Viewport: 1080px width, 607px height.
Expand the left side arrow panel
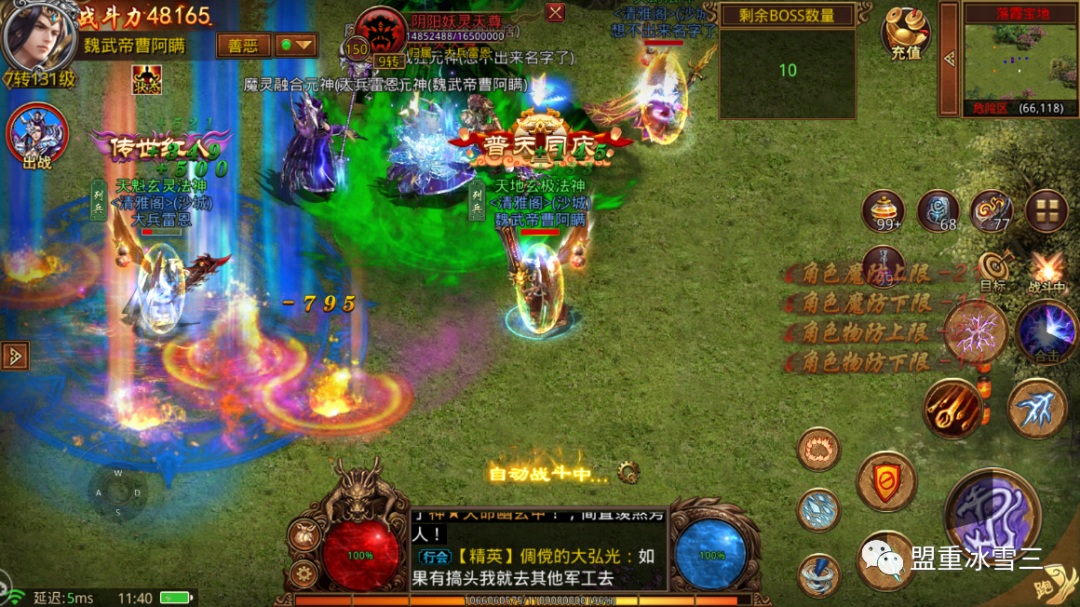(14, 355)
